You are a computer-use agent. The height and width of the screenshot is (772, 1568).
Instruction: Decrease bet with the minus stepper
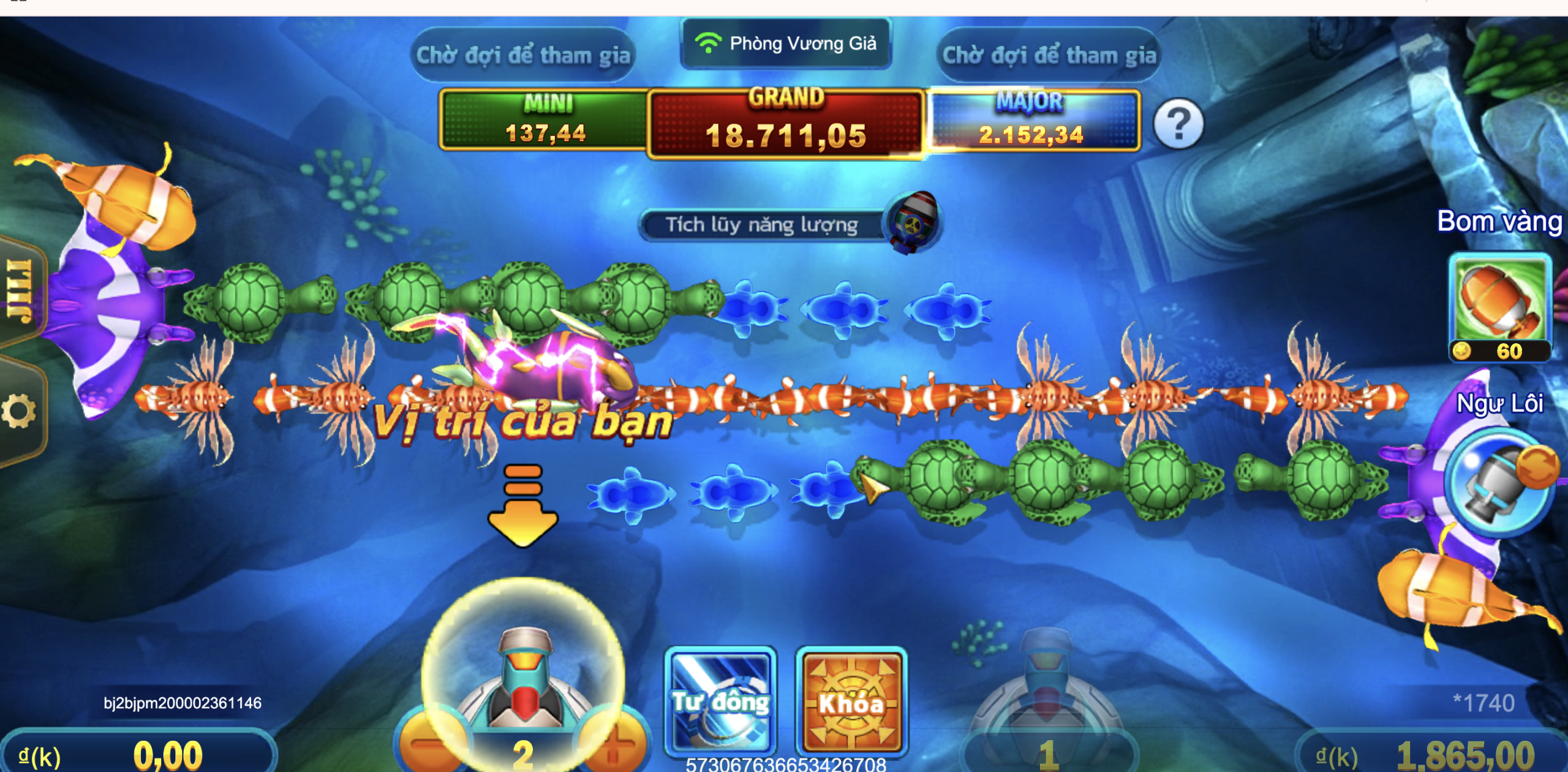pyautogui.click(x=426, y=745)
